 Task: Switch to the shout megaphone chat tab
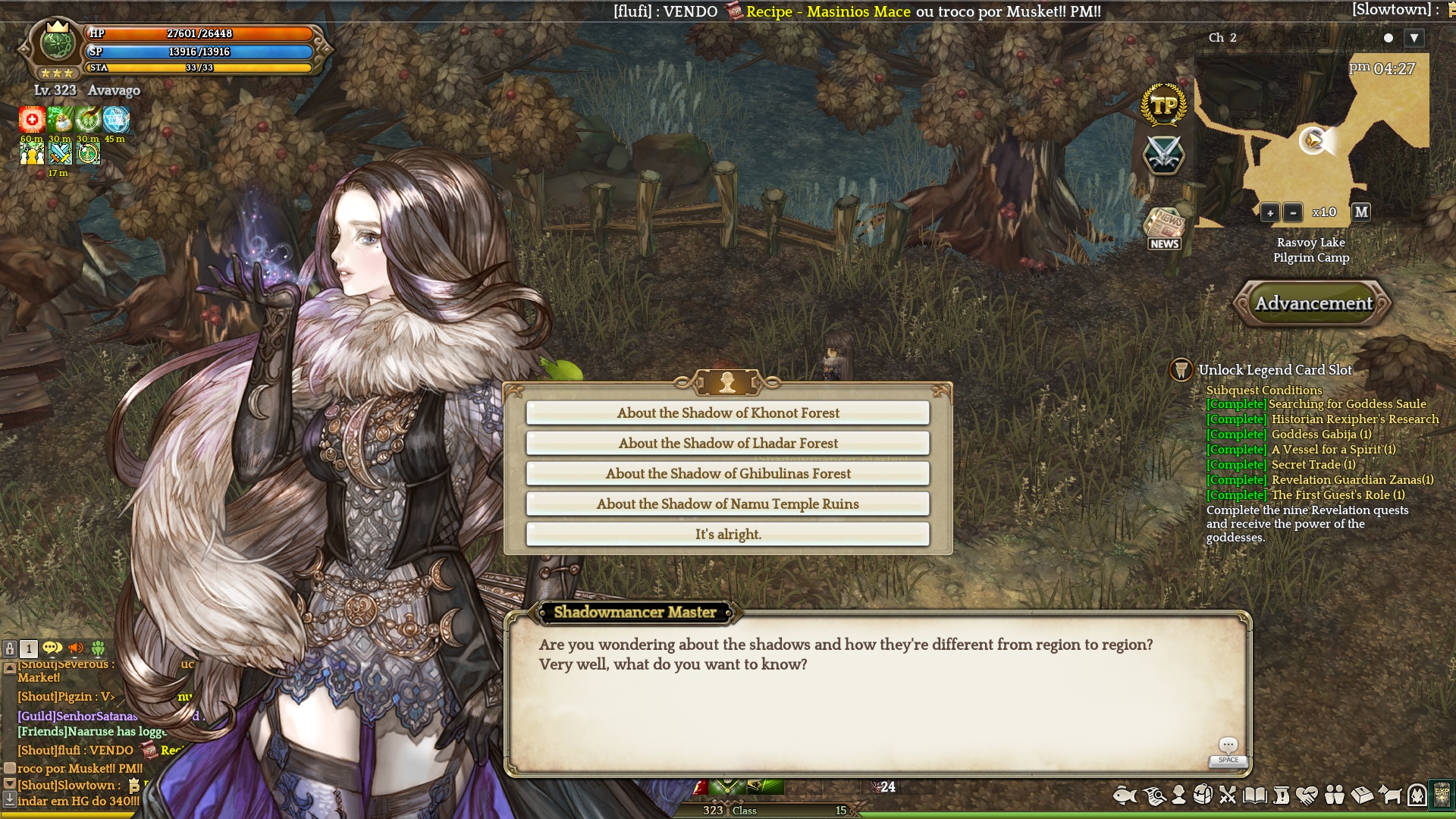click(x=76, y=648)
